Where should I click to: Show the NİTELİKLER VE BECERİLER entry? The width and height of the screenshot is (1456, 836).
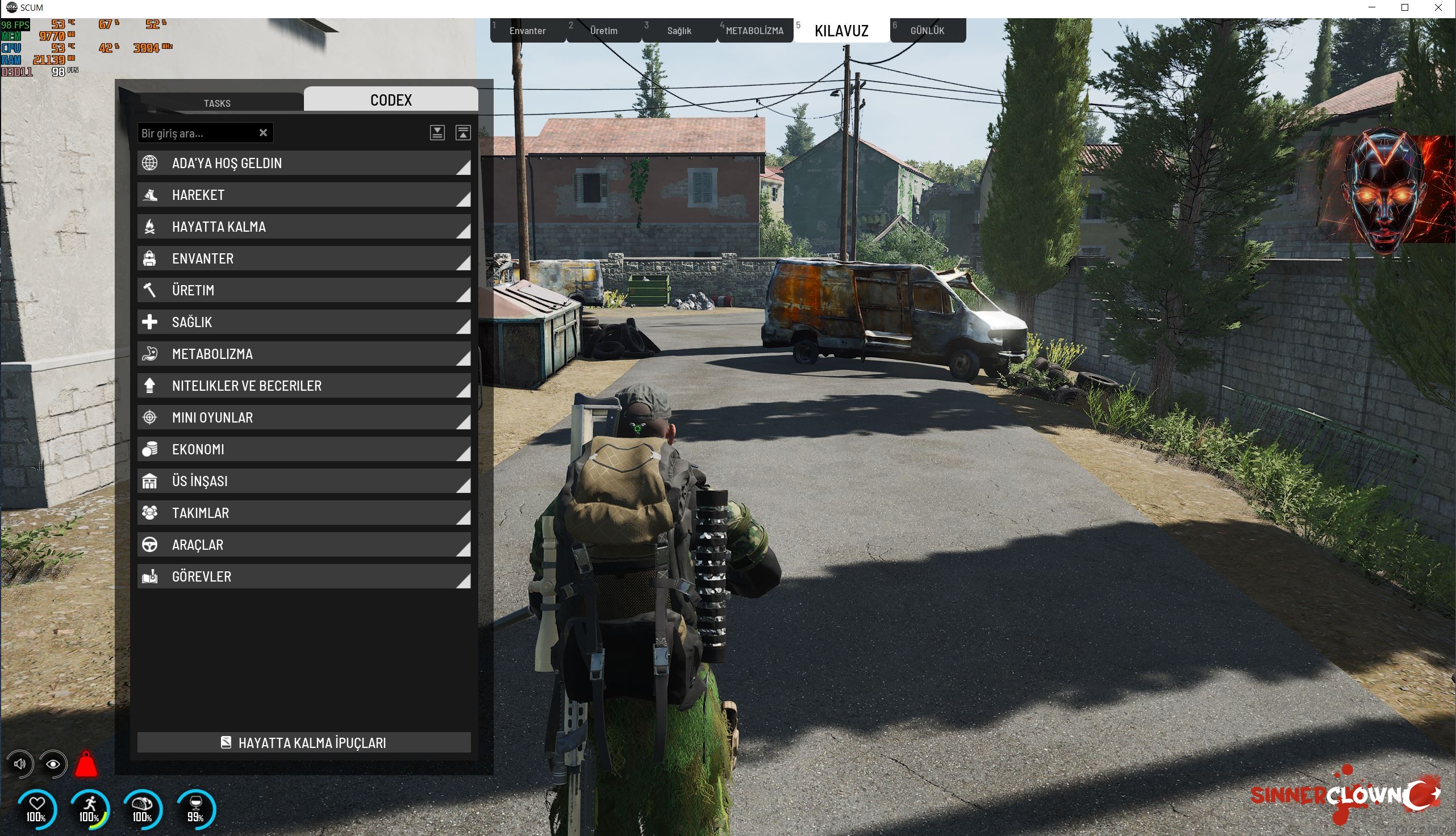click(304, 386)
